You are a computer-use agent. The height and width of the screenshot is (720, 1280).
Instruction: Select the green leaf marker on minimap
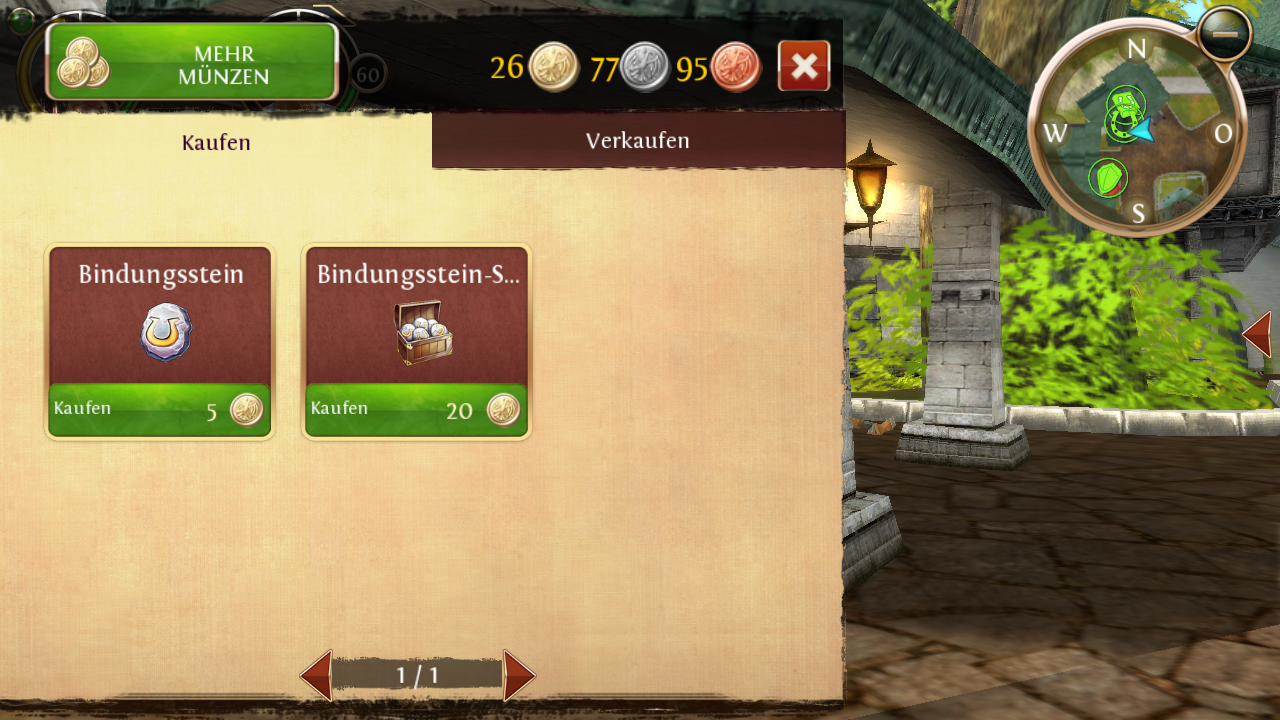click(x=1107, y=179)
